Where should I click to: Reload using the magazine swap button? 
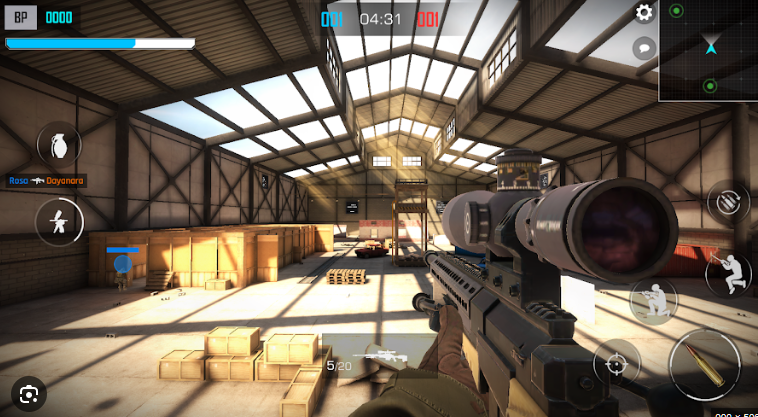click(729, 201)
